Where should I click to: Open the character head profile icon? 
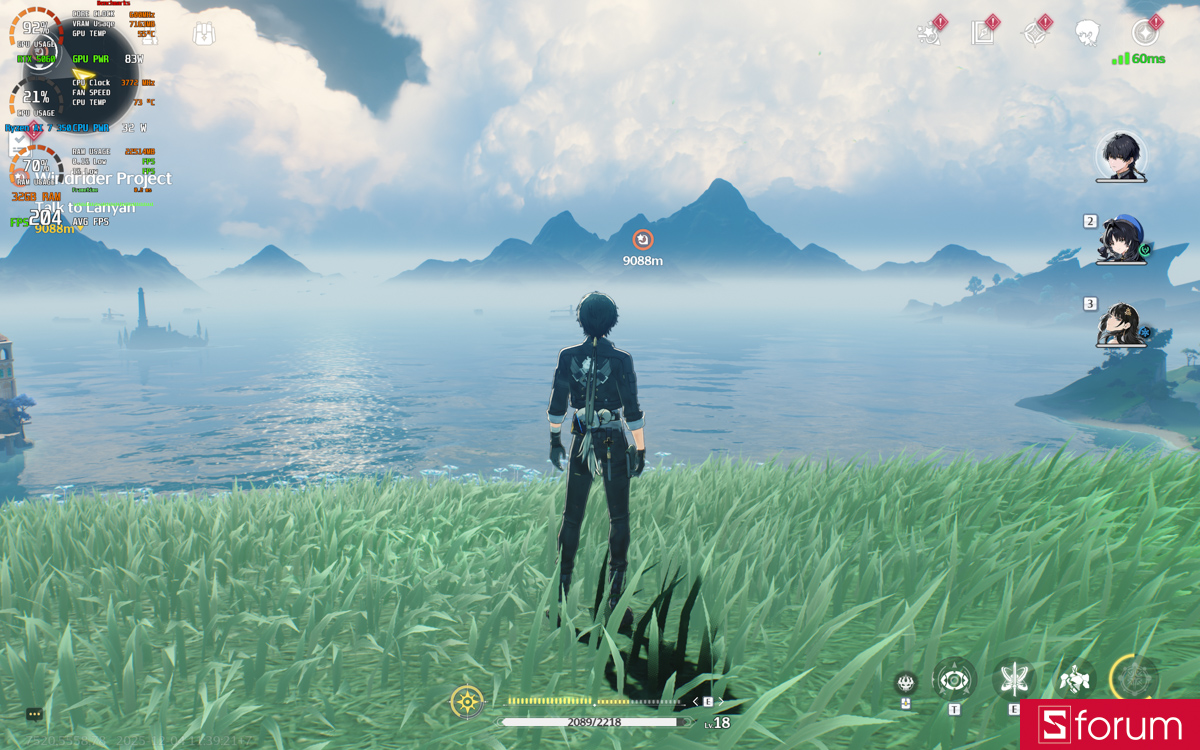click(1087, 33)
